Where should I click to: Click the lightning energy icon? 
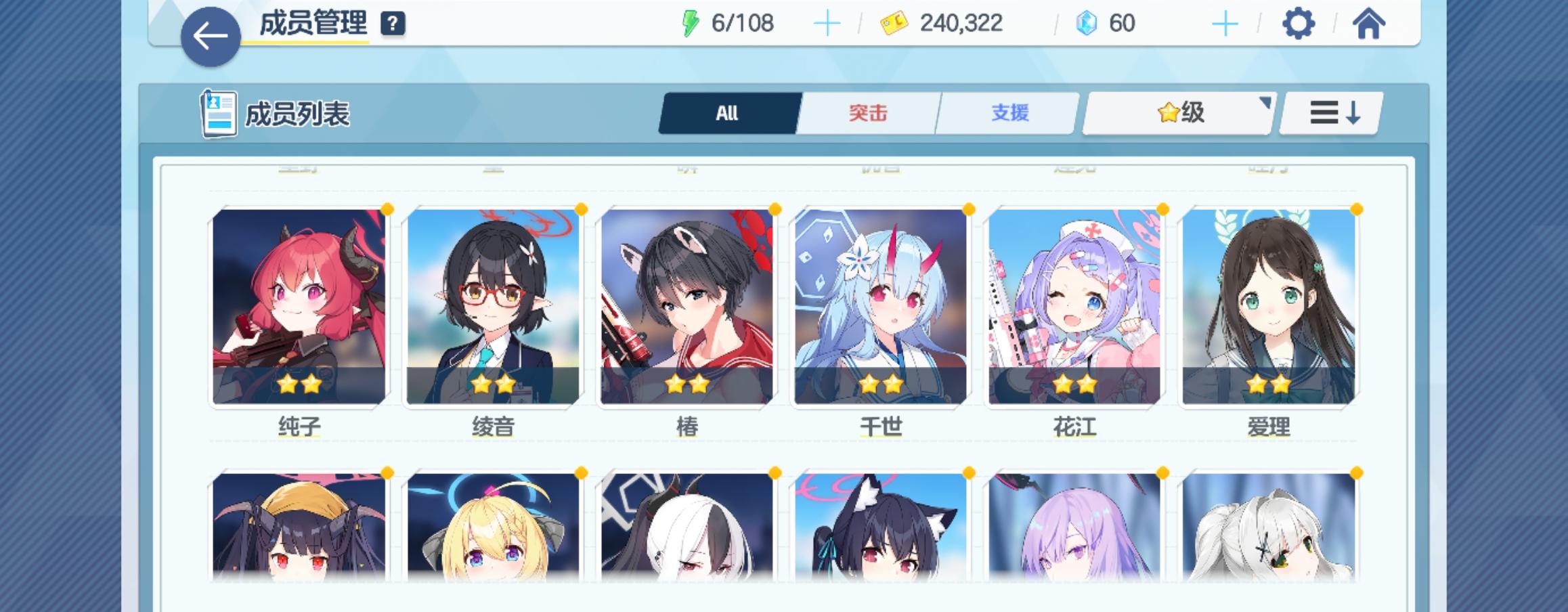tap(692, 23)
